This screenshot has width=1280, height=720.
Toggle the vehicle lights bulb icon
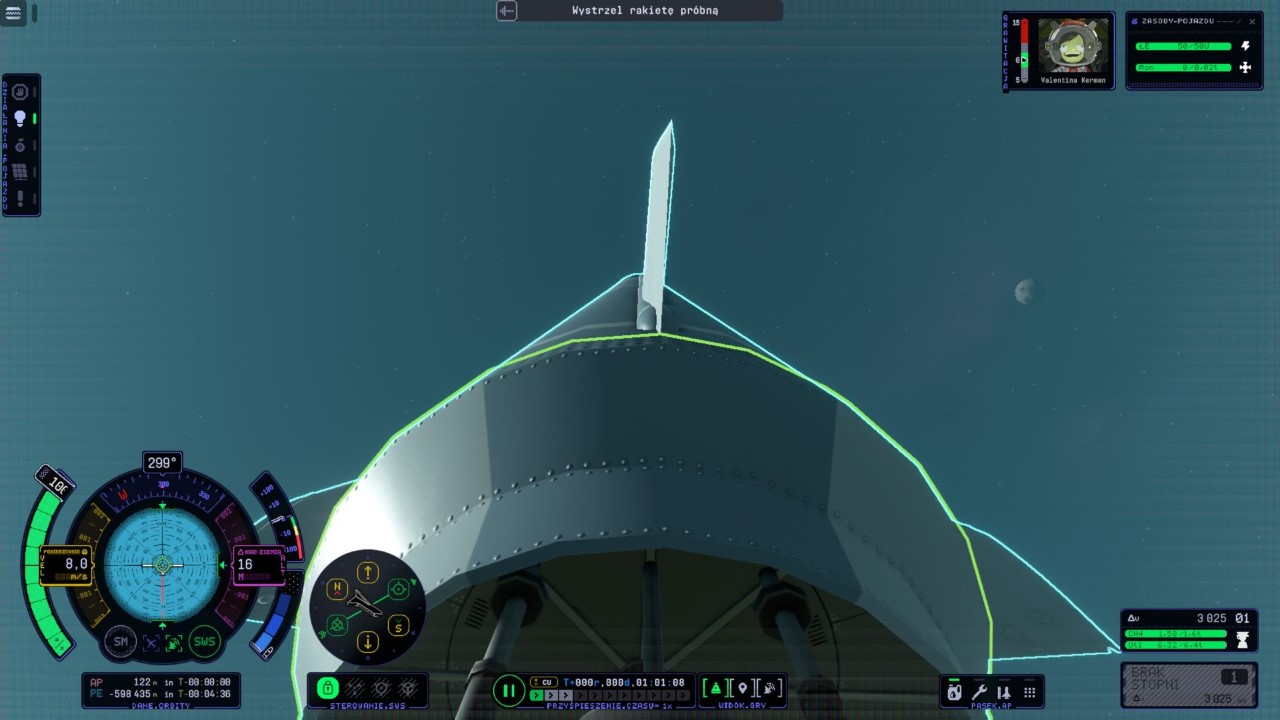(21, 117)
